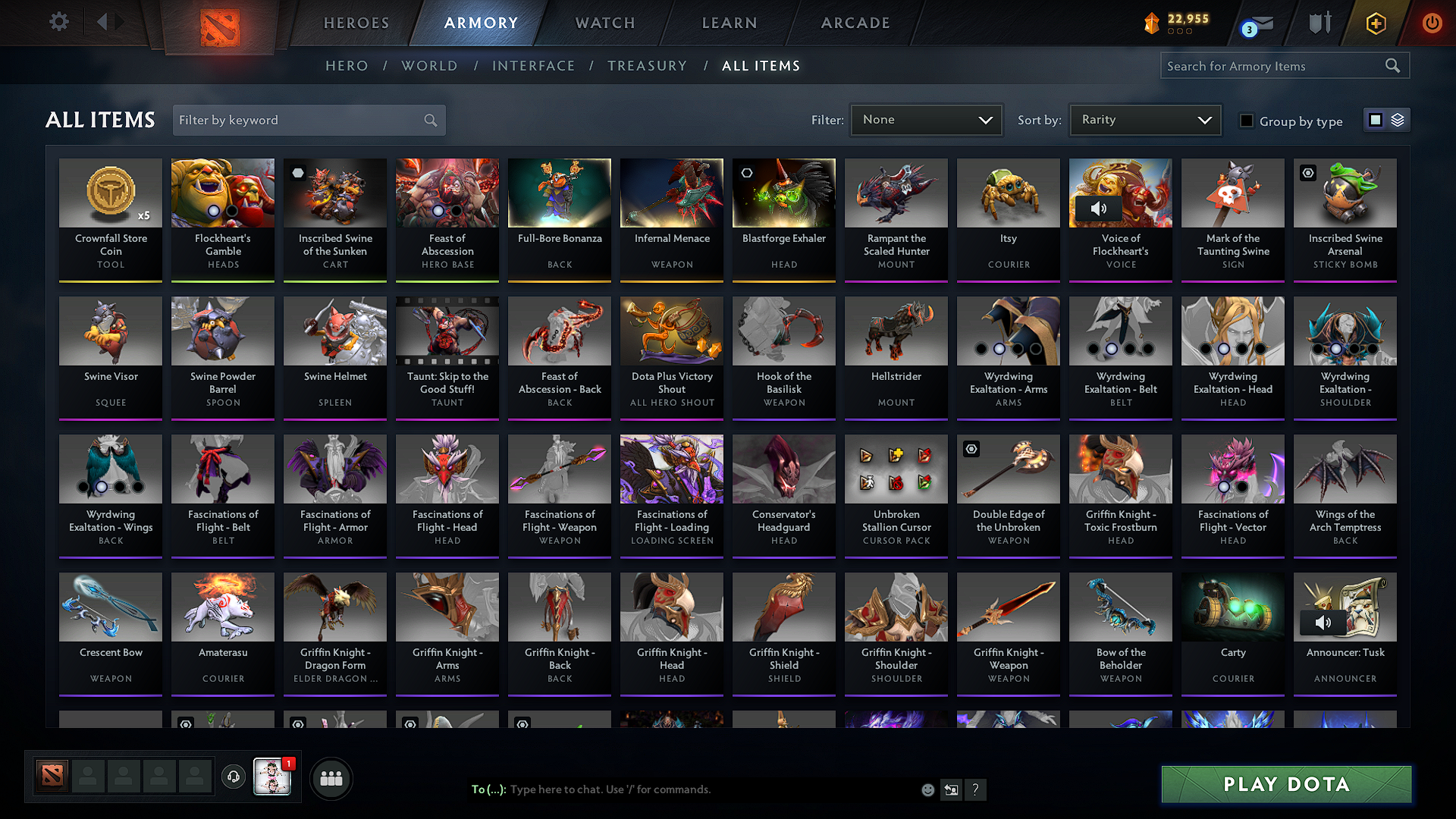Viewport: 1456px width, 819px height.
Task: Open the Sort by Rarity dropdown
Action: 1144,119
